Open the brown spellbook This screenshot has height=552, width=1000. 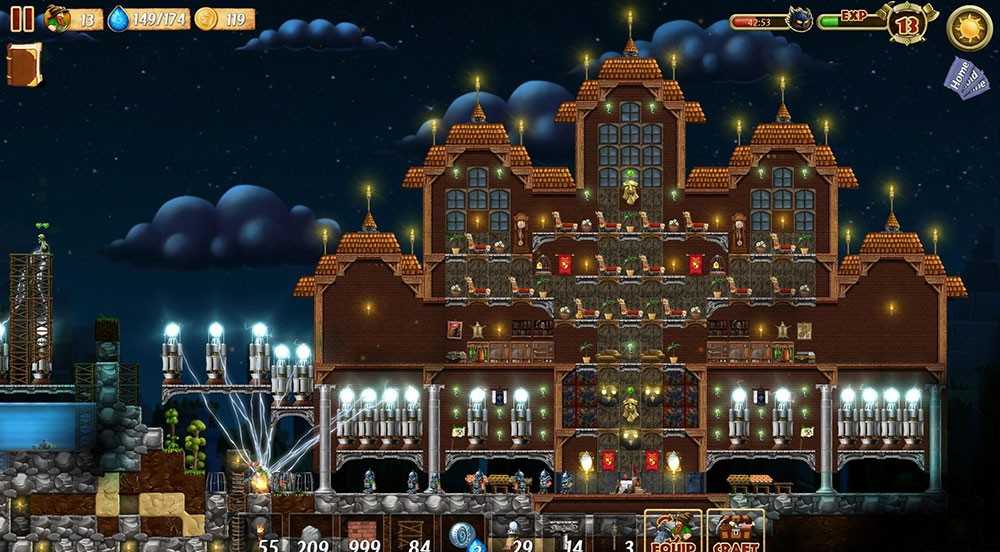[x=22, y=64]
